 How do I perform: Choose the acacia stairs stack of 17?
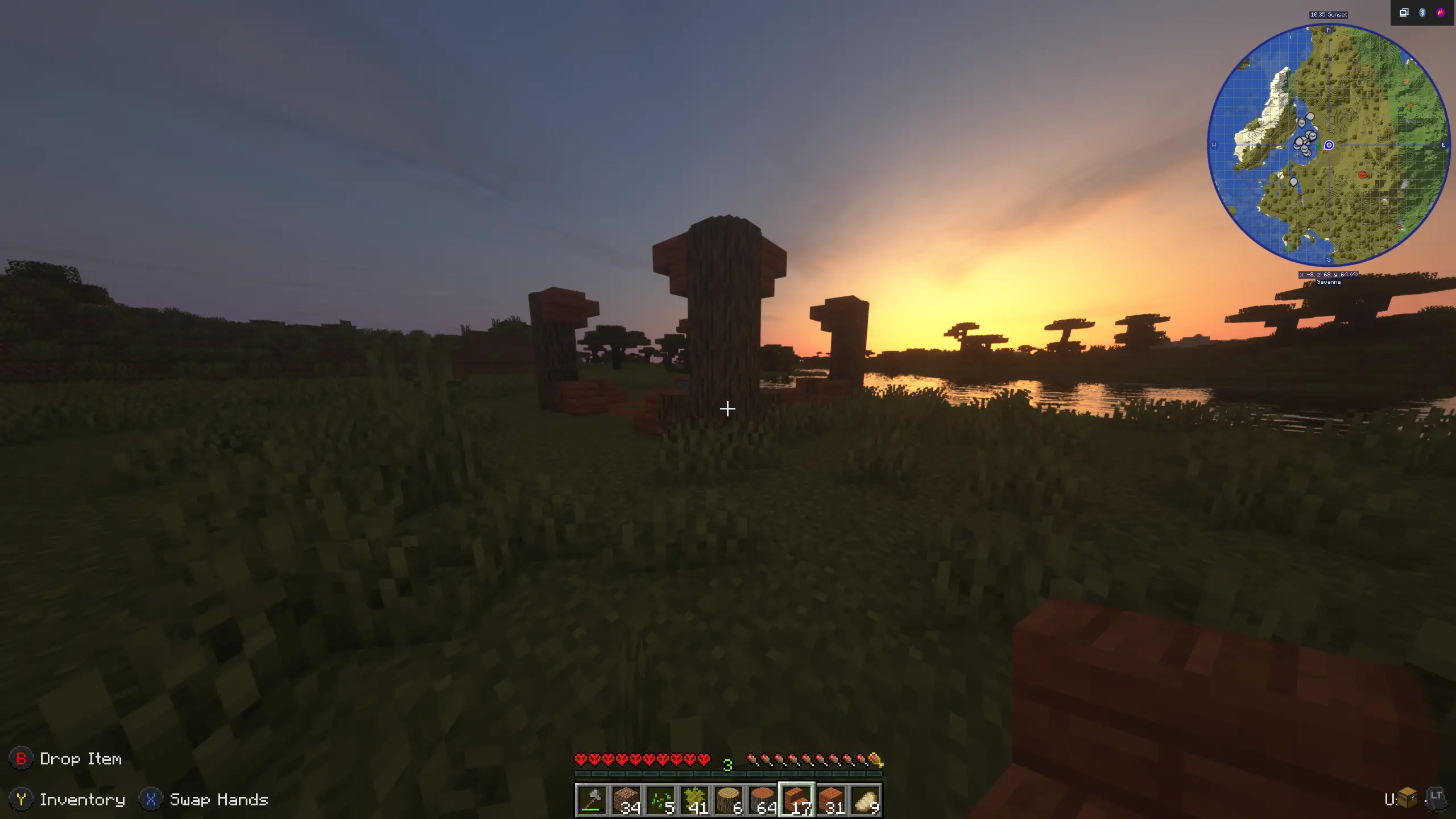pyautogui.click(x=797, y=800)
